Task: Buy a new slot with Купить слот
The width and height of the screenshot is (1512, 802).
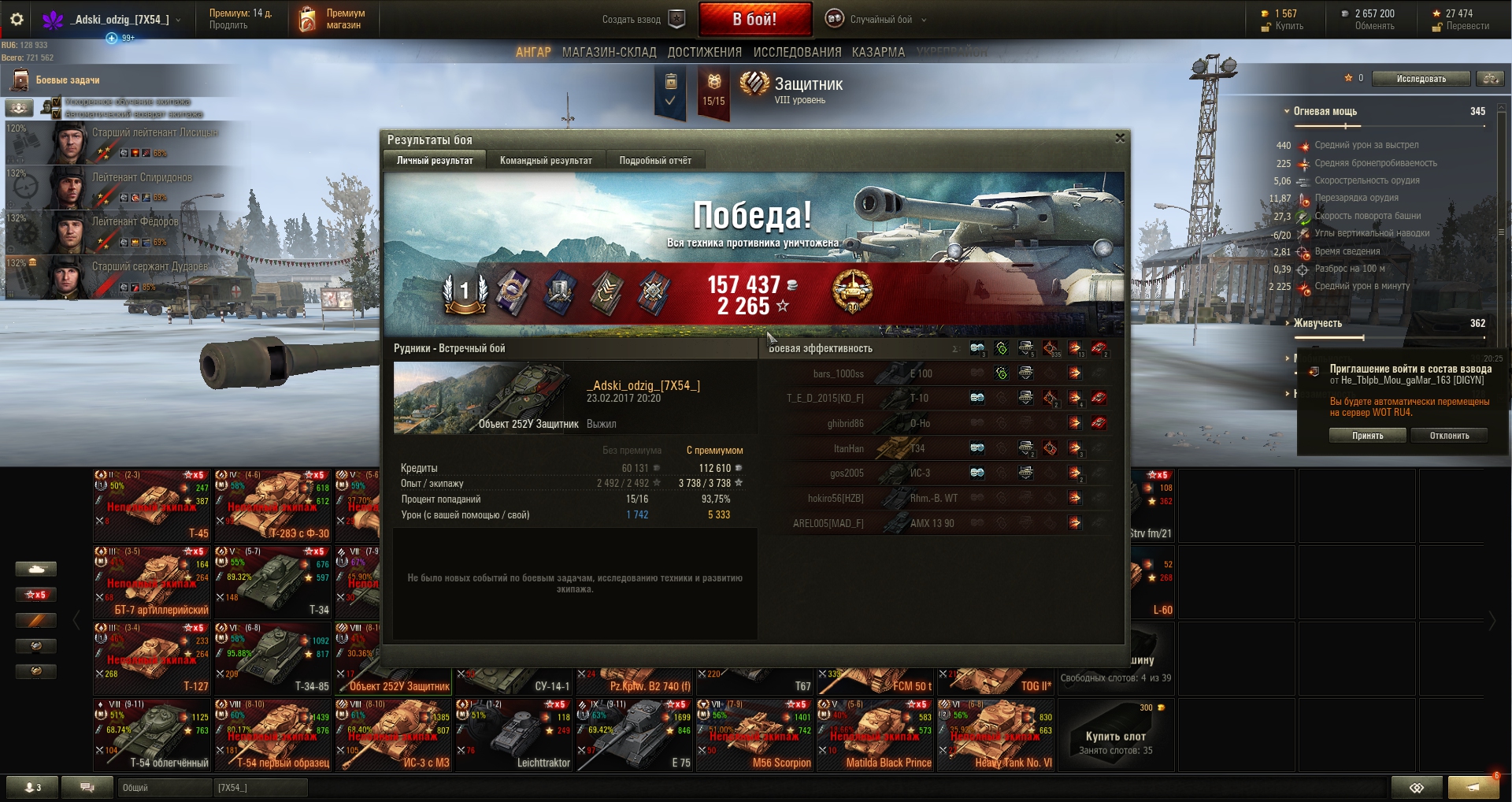Action: [x=1115, y=736]
